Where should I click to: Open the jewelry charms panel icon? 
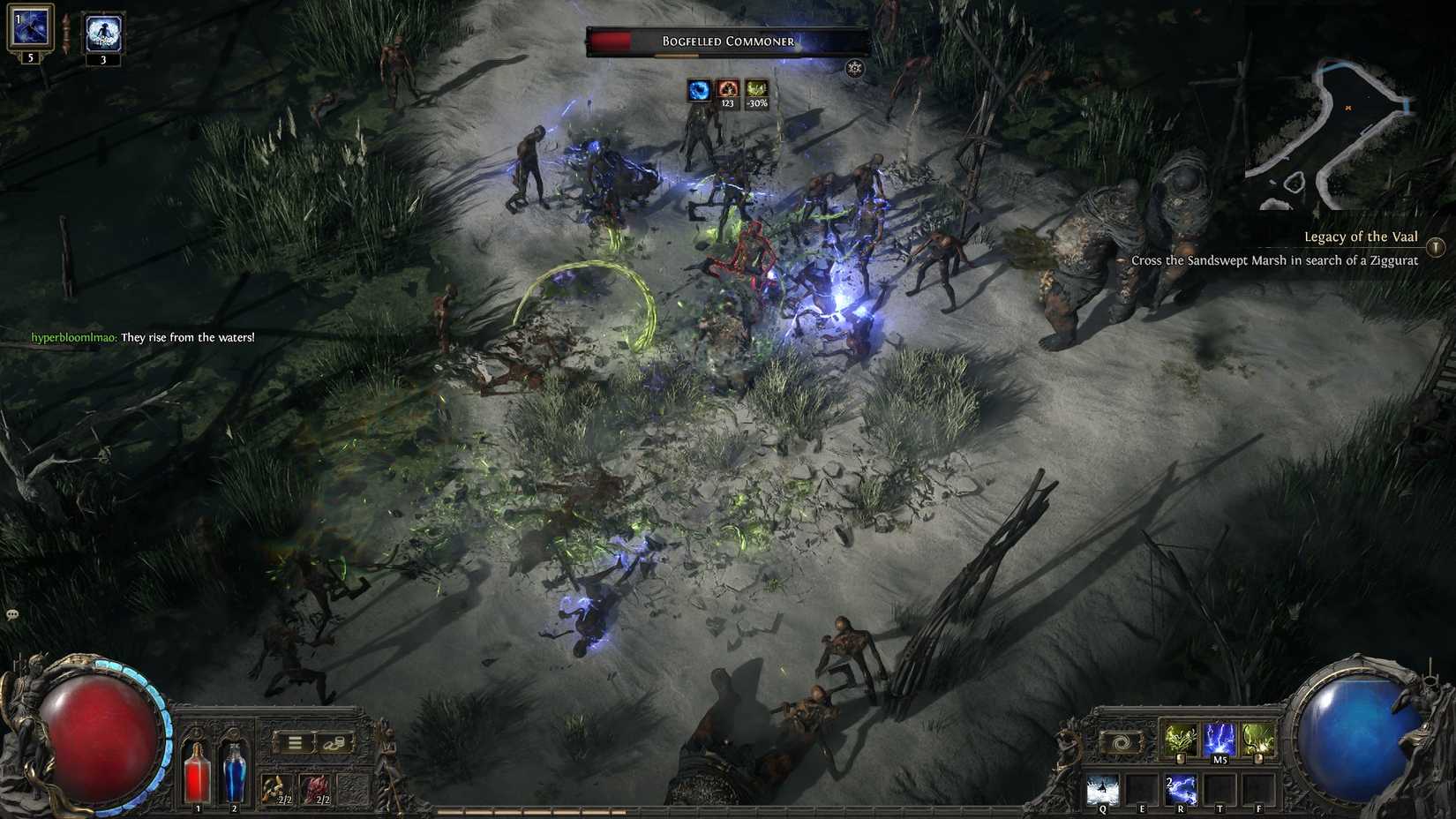pyautogui.click(x=335, y=743)
